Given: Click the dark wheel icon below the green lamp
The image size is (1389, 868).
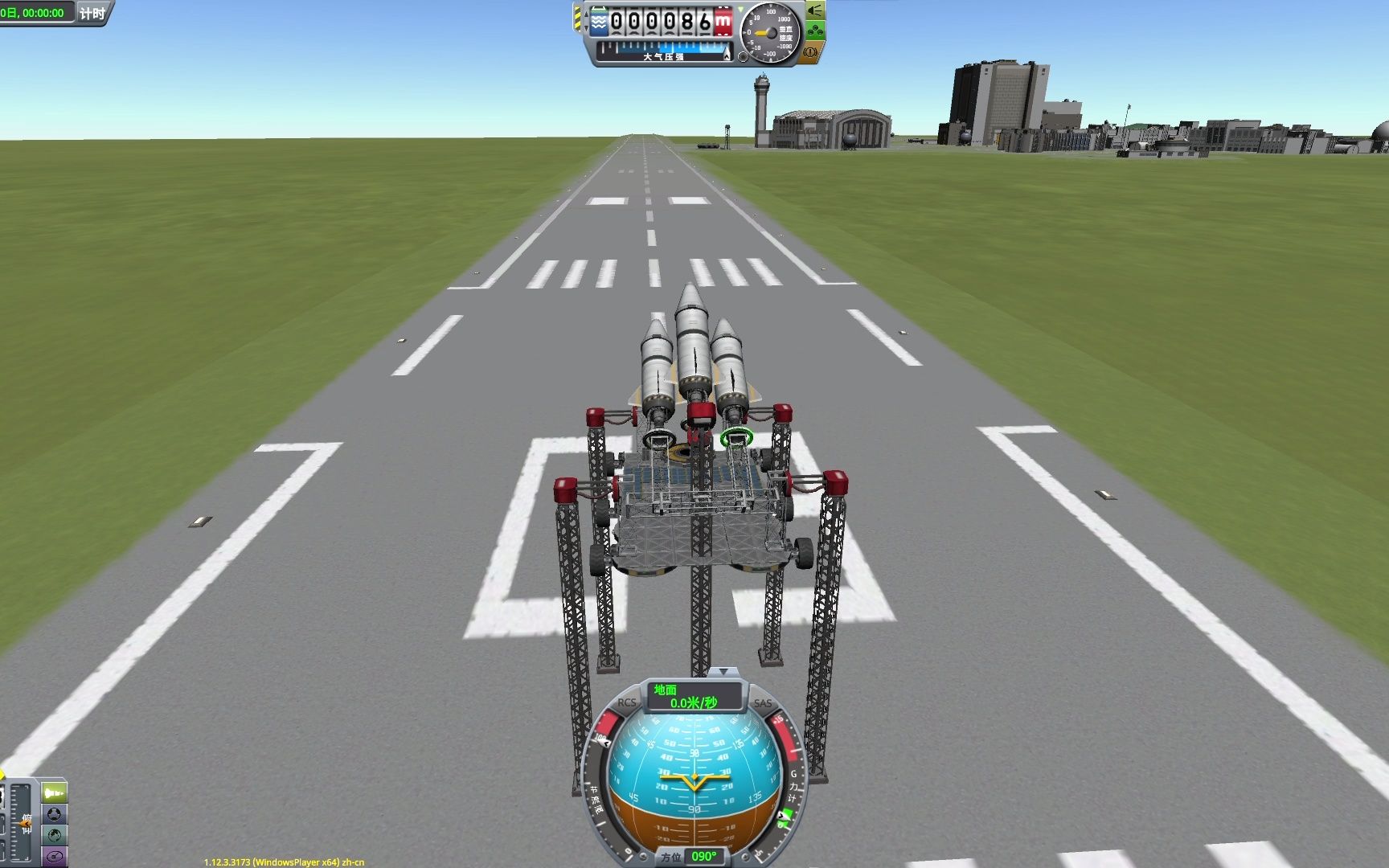Looking at the screenshot, I should pyautogui.click(x=54, y=814).
